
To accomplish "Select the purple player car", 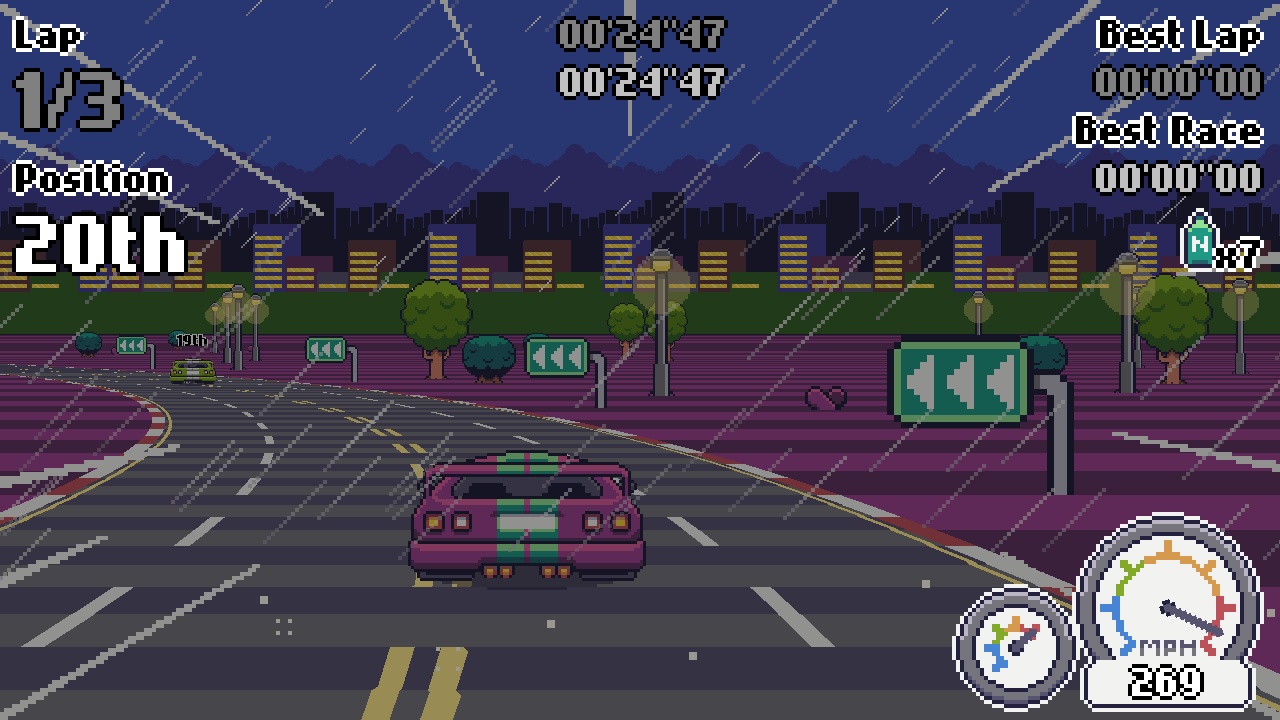I will (525, 520).
